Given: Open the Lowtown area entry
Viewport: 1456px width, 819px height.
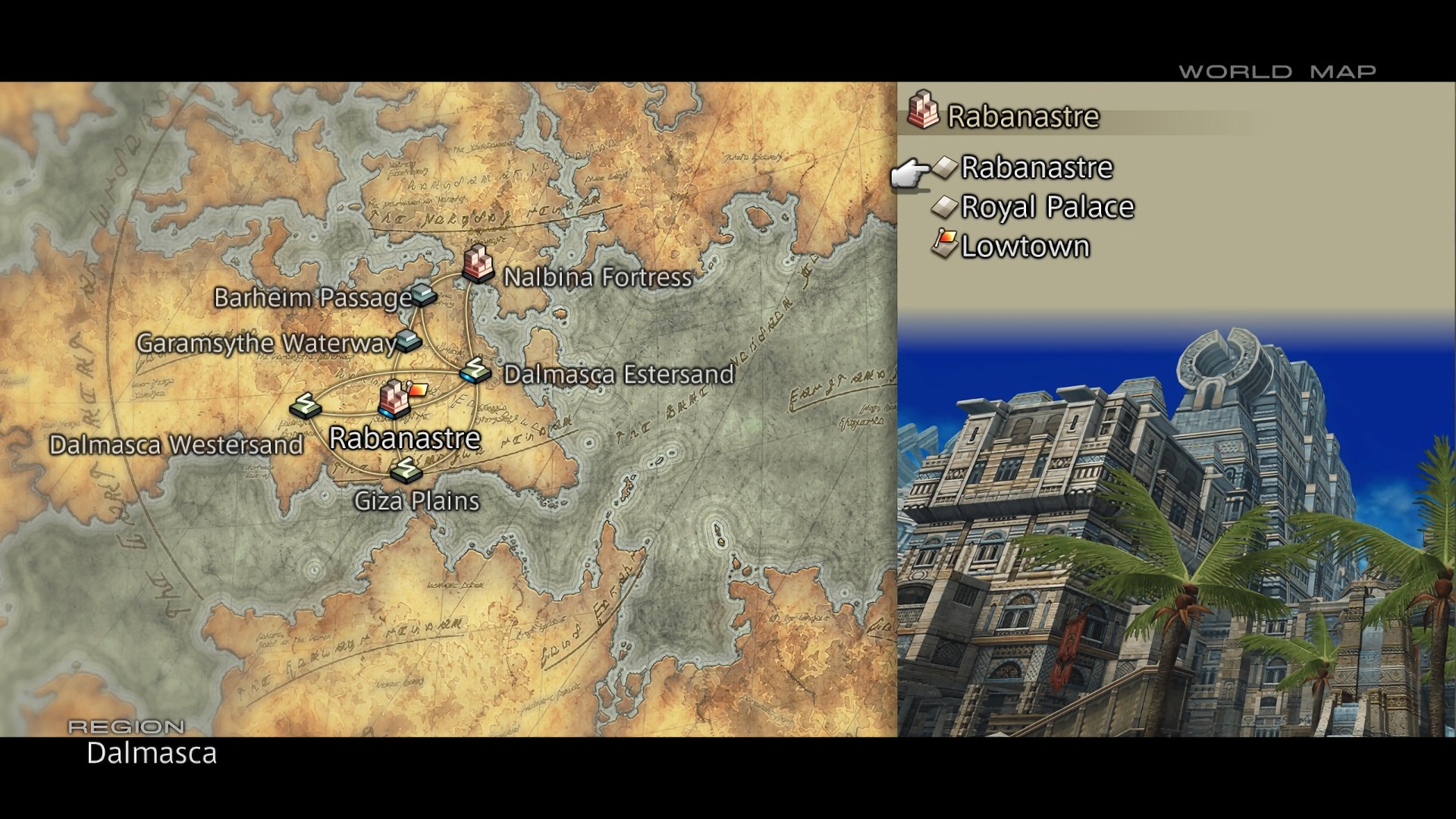Looking at the screenshot, I should pos(1025,246).
